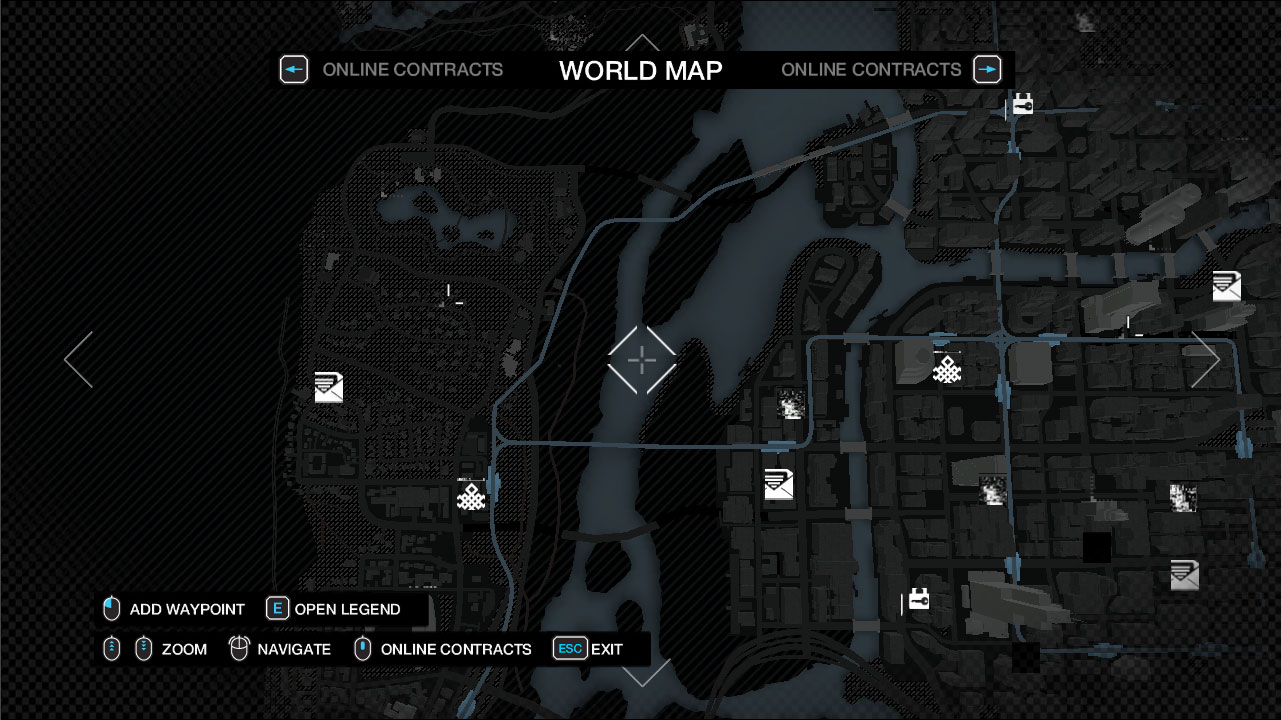
Task: Click the upward chevron above the World Map title
Action: 642,45
